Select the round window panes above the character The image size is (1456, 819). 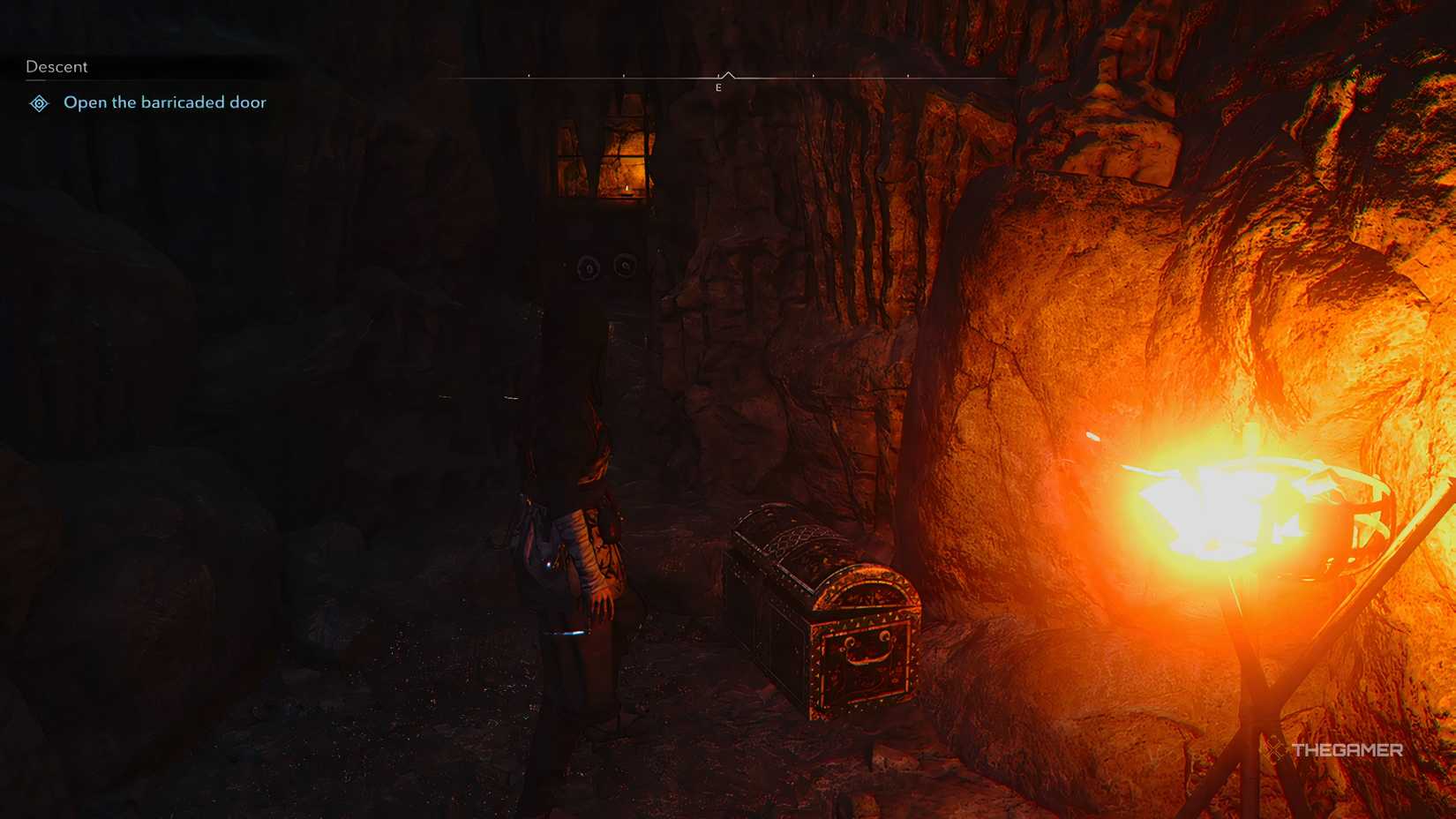604,267
